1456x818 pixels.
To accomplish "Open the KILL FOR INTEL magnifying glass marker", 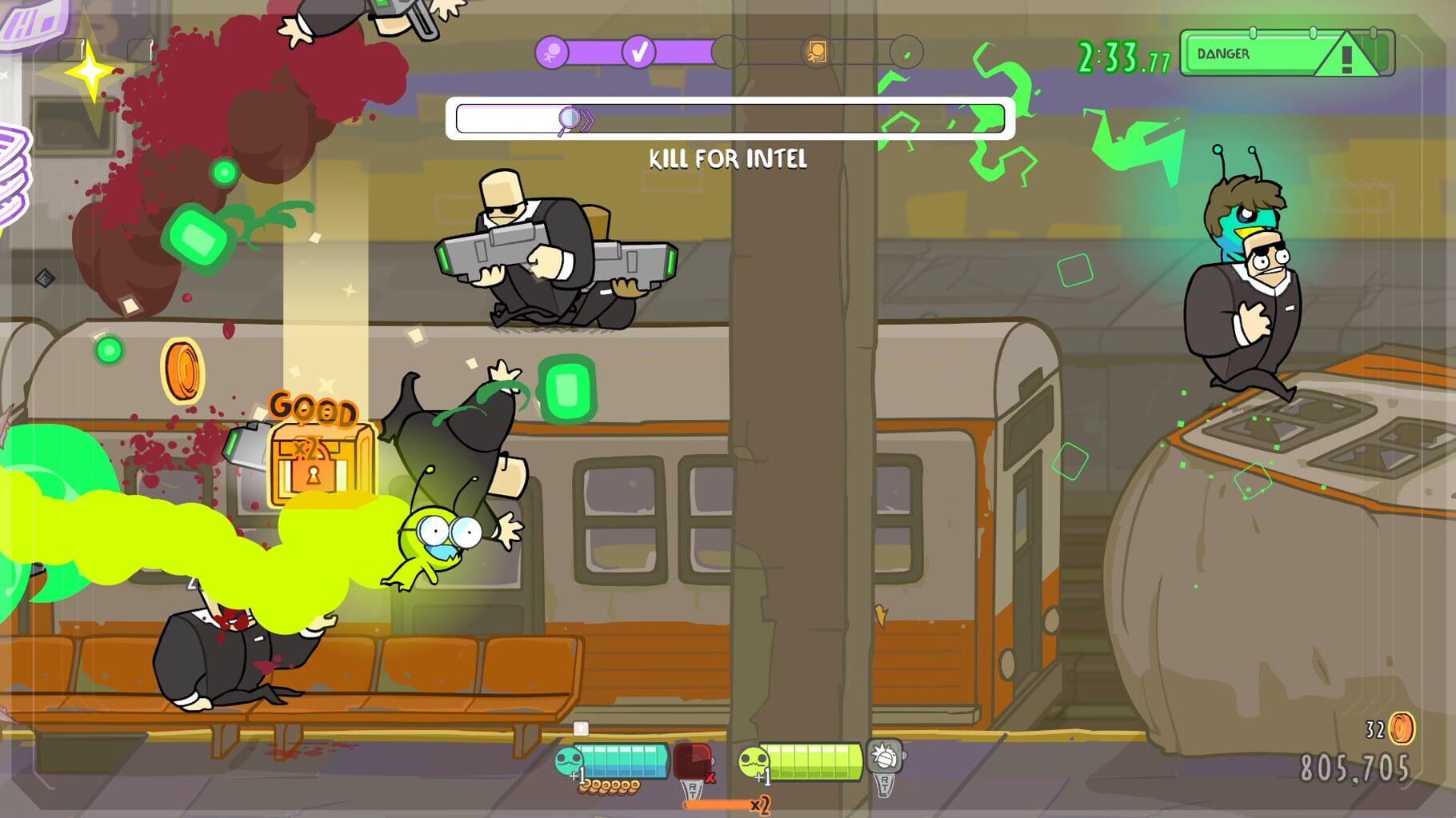I will 570,117.
